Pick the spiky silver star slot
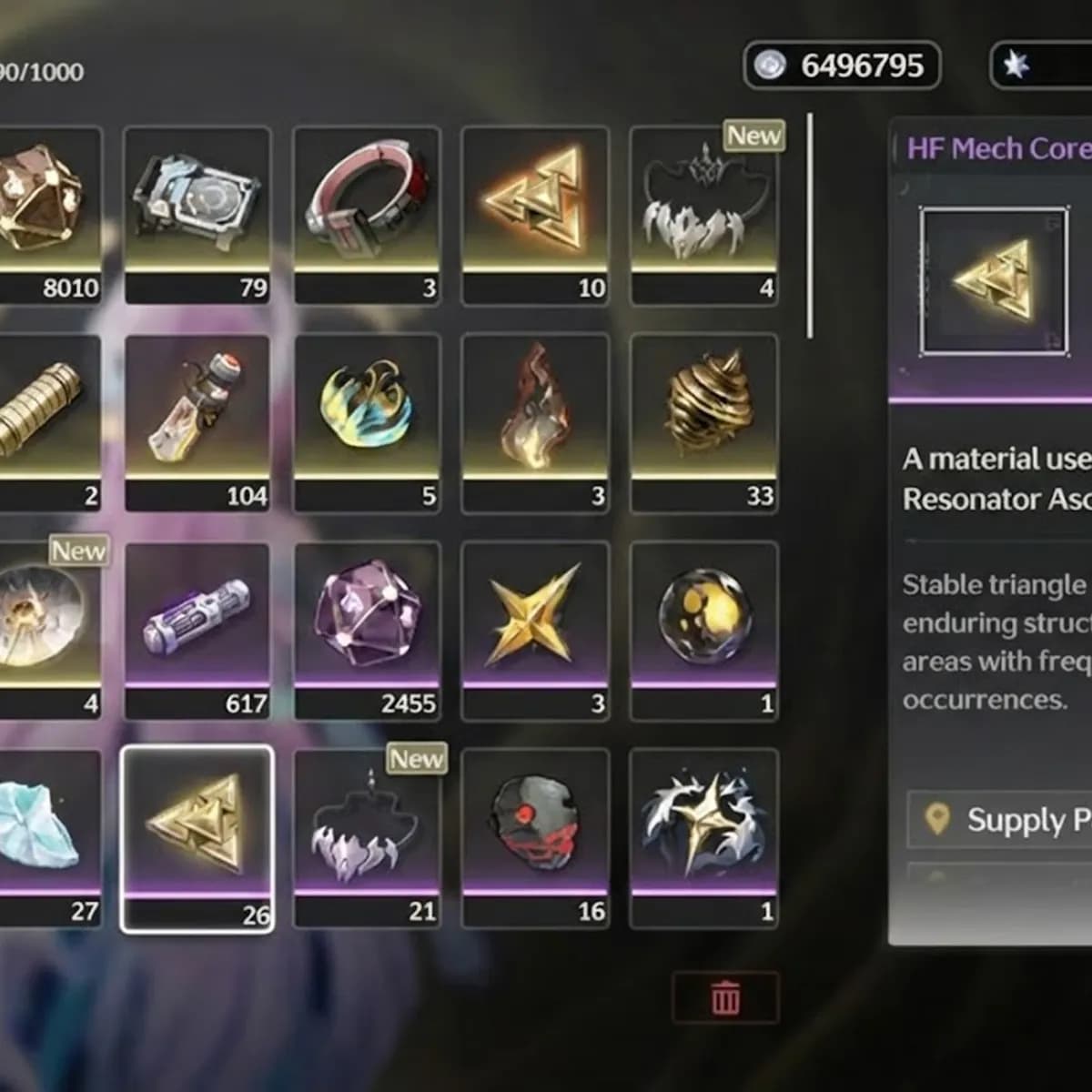This screenshot has height=1092, width=1092. [703, 837]
